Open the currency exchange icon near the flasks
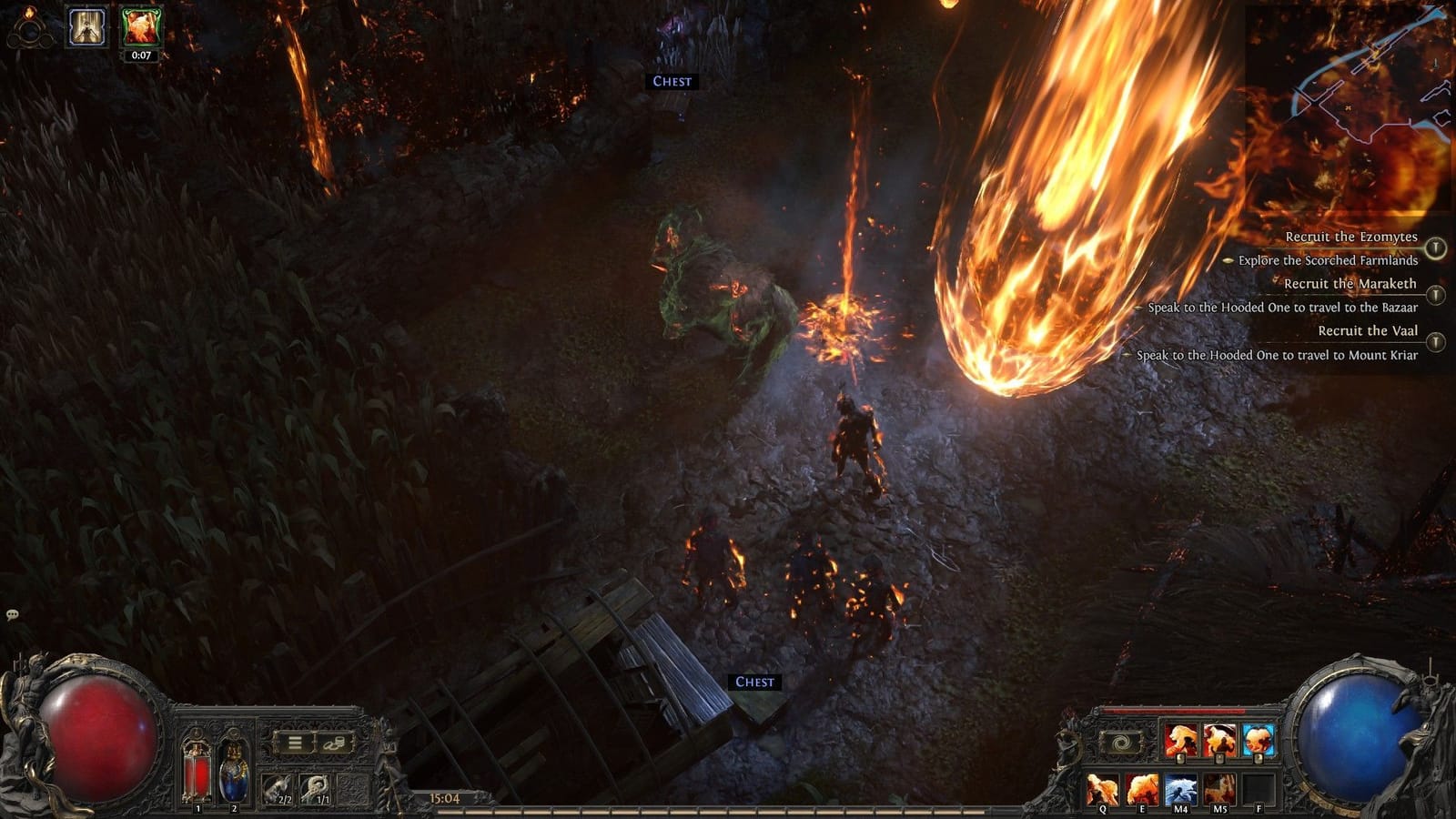Screen dimensions: 1456x819 click(x=335, y=743)
